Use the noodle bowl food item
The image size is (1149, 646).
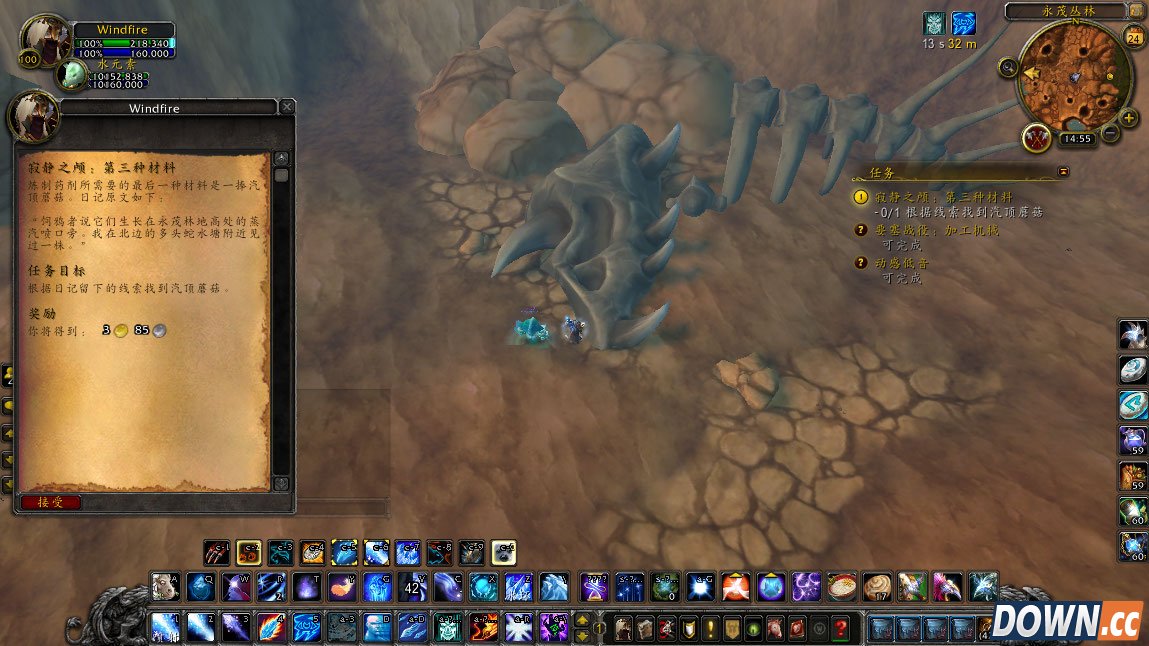(842, 585)
